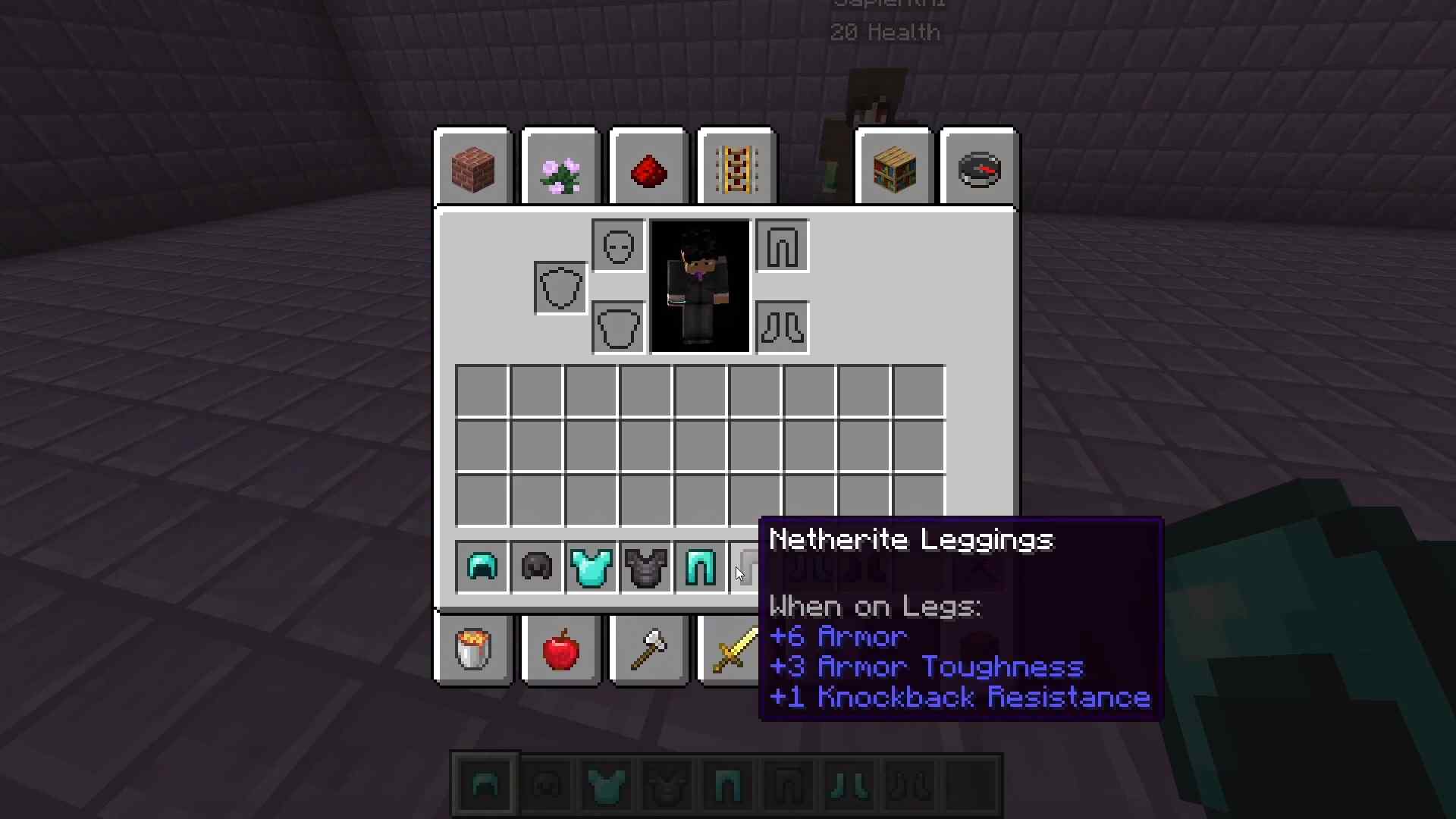This screenshot has height=819, width=1456.
Task: Select the diamond helmet in the hotbar
Action: [486, 783]
